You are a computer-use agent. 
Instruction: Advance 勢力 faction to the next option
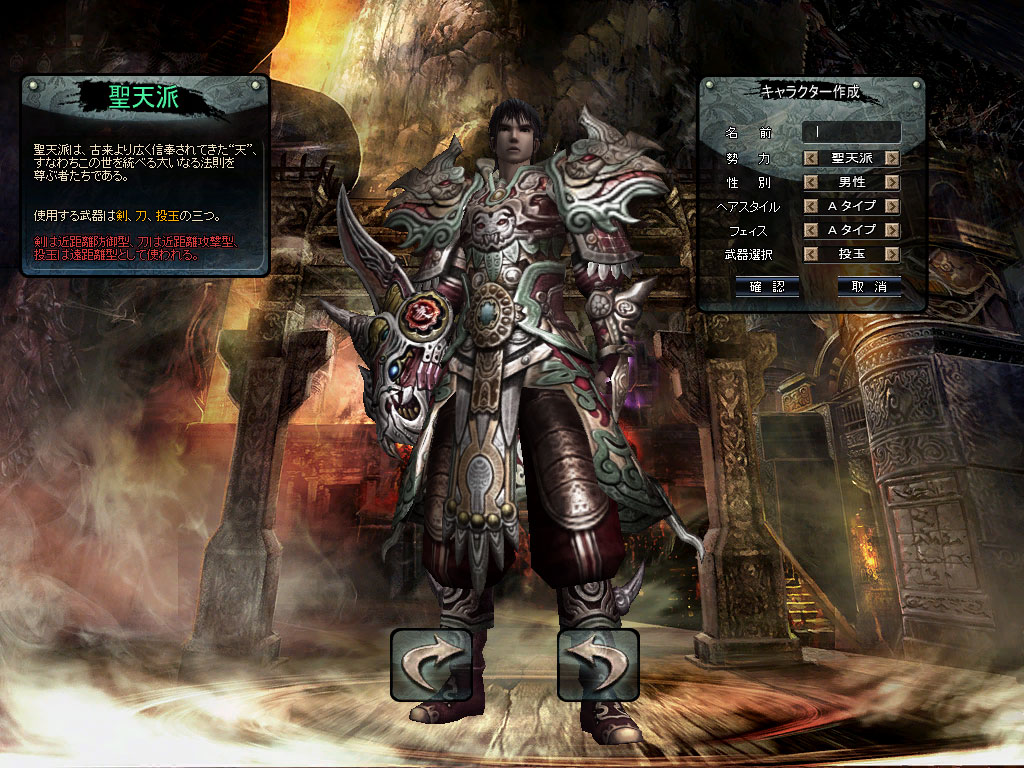892,158
